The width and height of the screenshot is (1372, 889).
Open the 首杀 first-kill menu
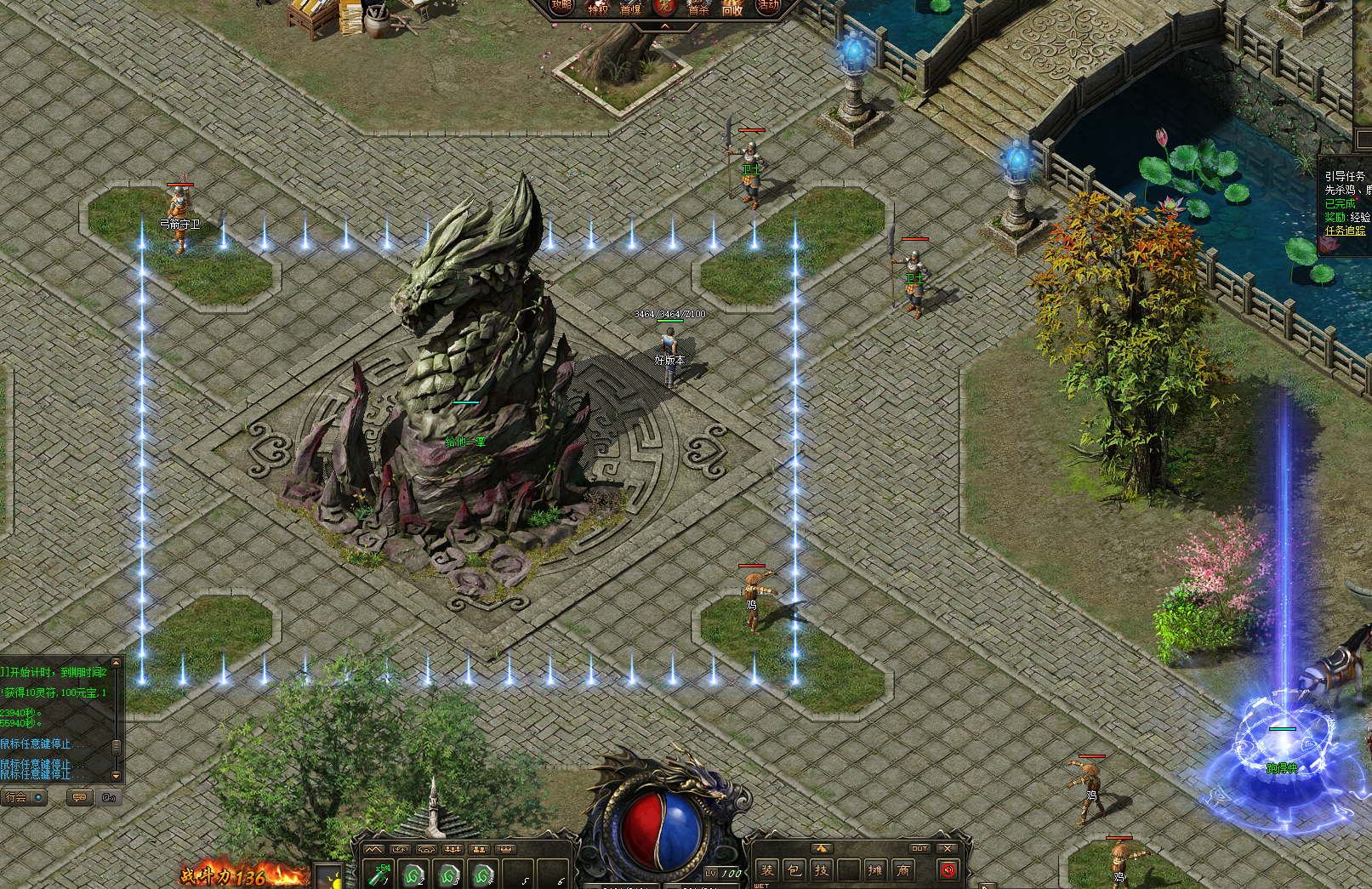pyautogui.click(x=698, y=9)
